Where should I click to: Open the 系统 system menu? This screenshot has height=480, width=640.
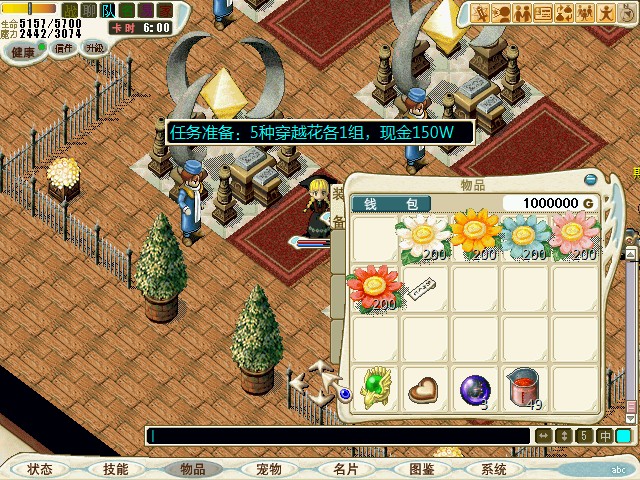coord(494,469)
